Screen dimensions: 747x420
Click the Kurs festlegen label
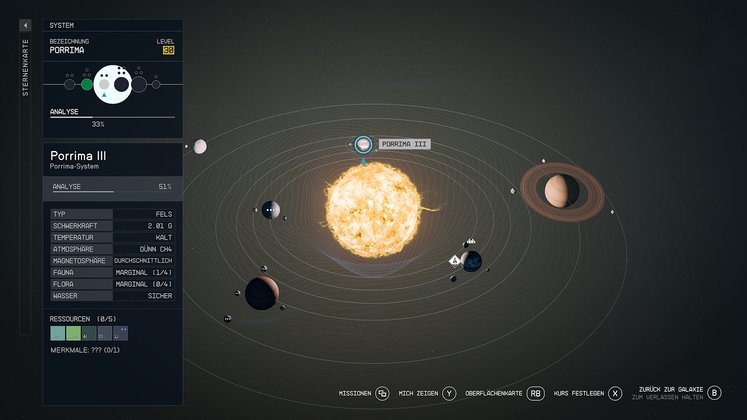579,393
